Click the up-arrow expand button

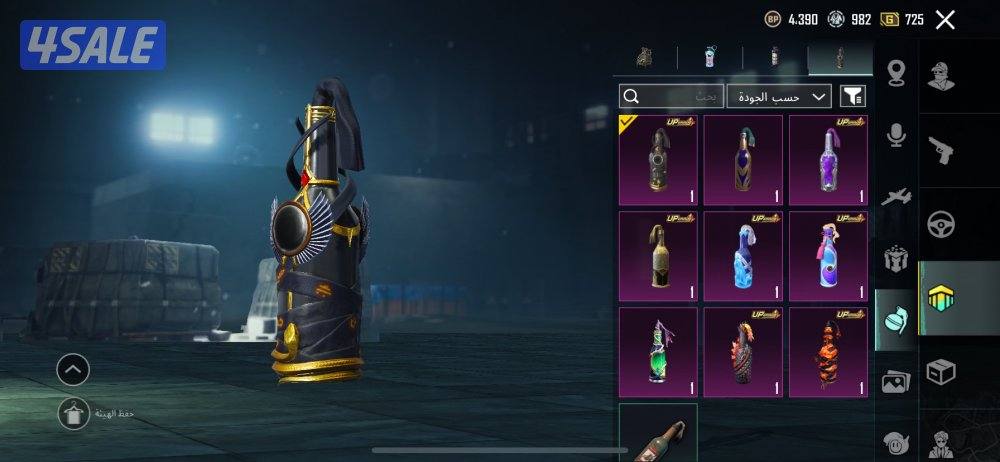(73, 370)
